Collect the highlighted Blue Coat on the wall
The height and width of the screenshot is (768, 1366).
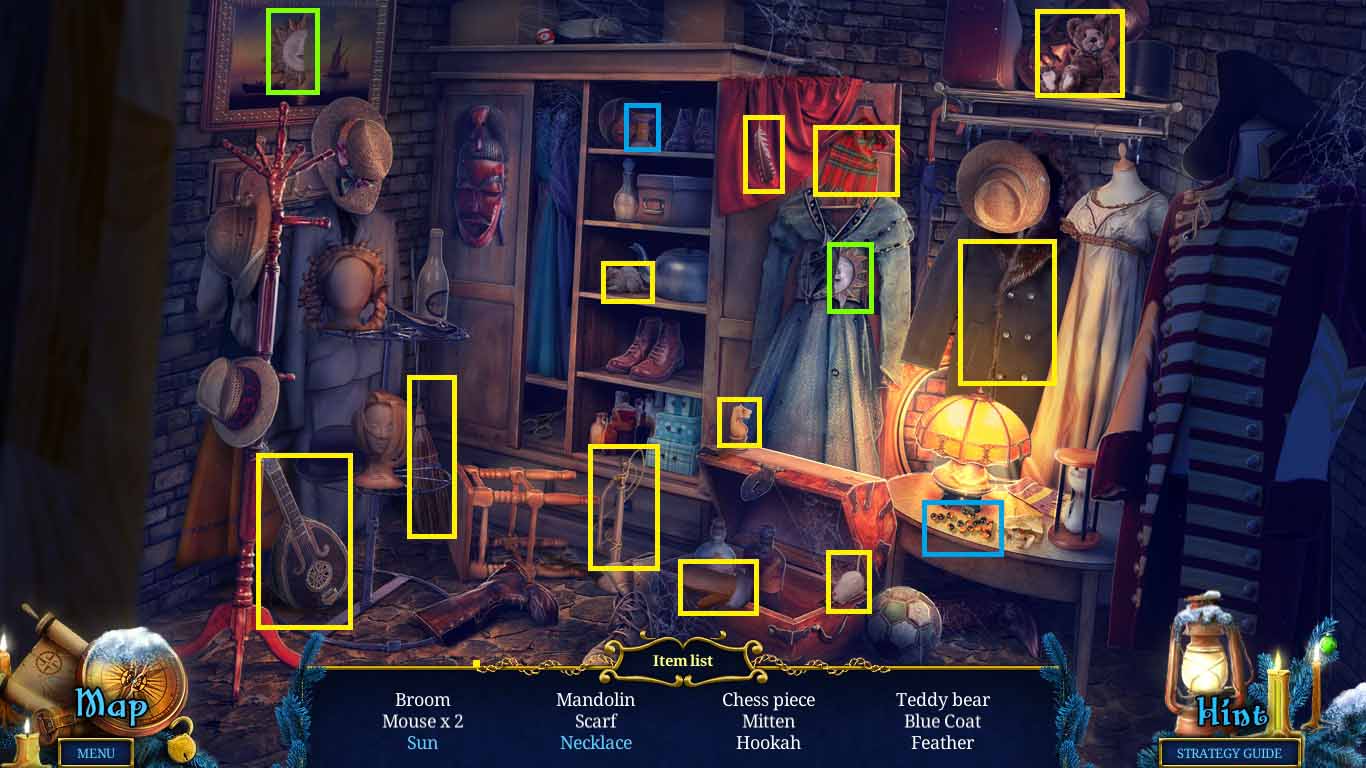point(1007,310)
